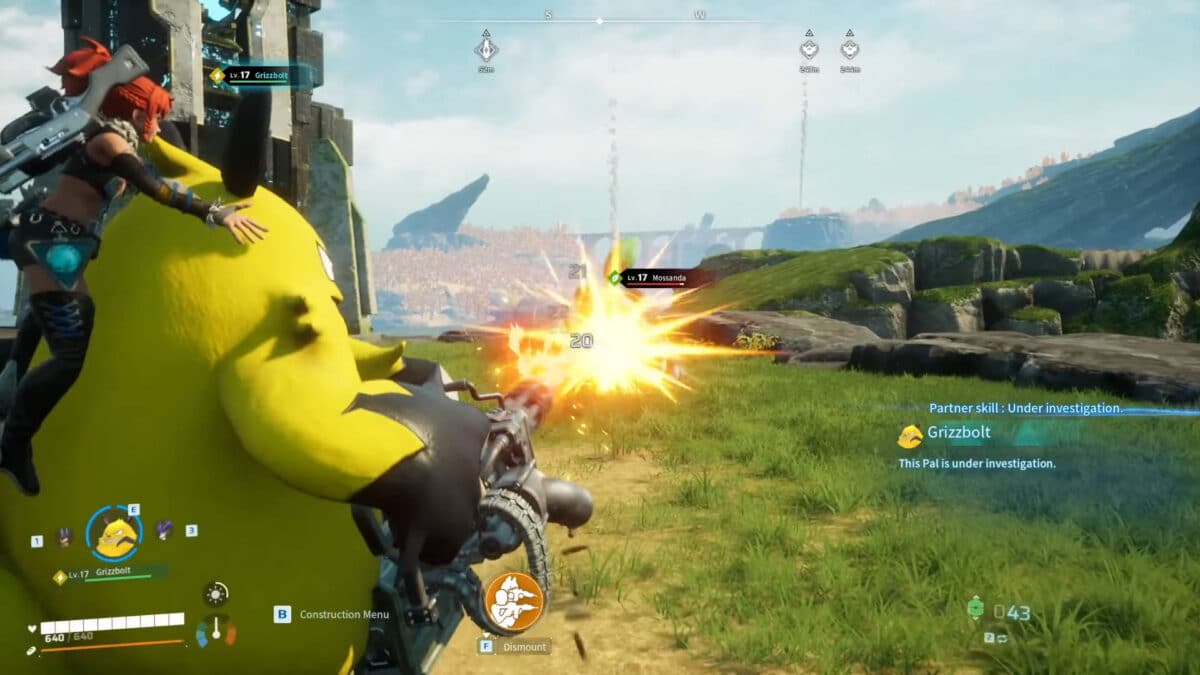Click the nearest compass waypoint marker
The image size is (1200, 675).
(486, 48)
